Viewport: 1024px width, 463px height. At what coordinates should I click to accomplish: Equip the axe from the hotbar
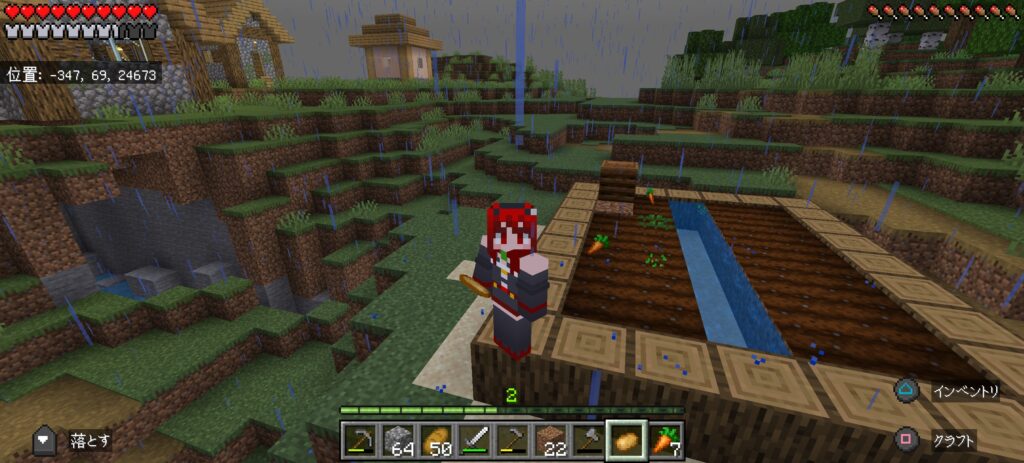pyautogui.click(x=585, y=440)
